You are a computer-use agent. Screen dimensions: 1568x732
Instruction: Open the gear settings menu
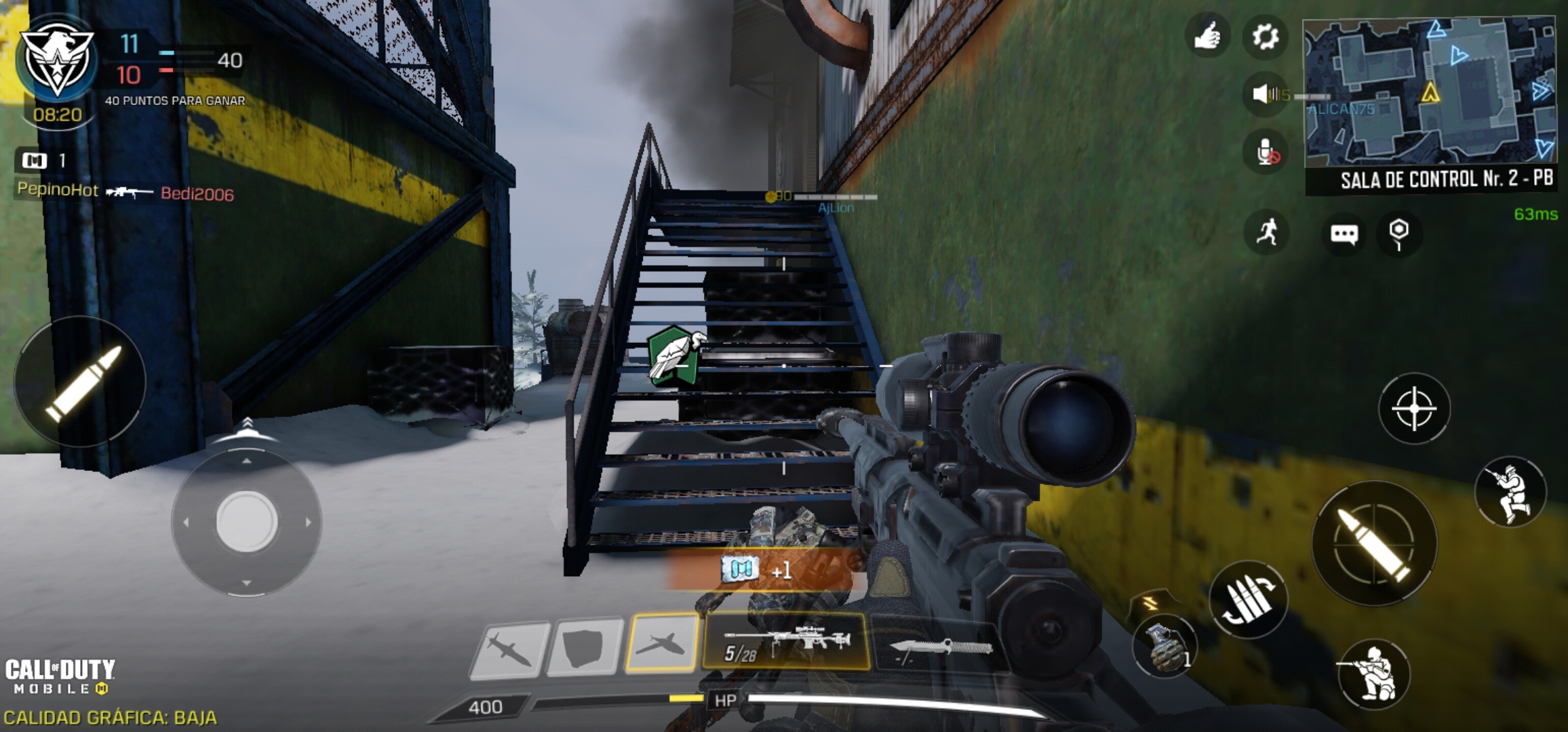click(1266, 36)
